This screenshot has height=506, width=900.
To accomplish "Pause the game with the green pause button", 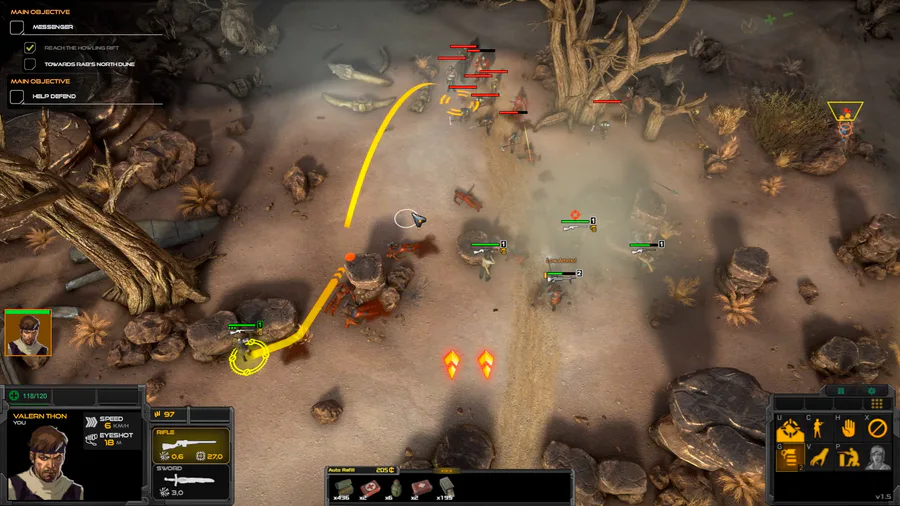I will [x=841, y=391].
